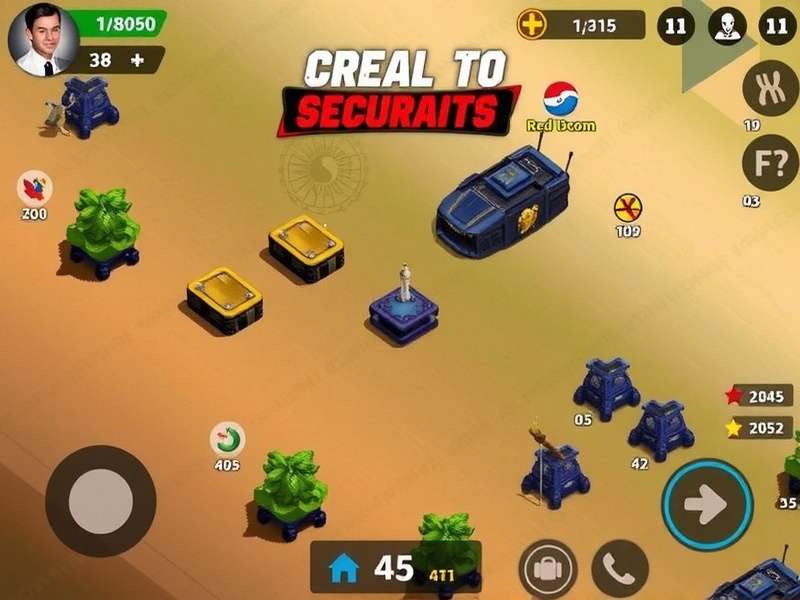
Task: Click the yellow crossed icon marked 109
Action: (x=628, y=209)
